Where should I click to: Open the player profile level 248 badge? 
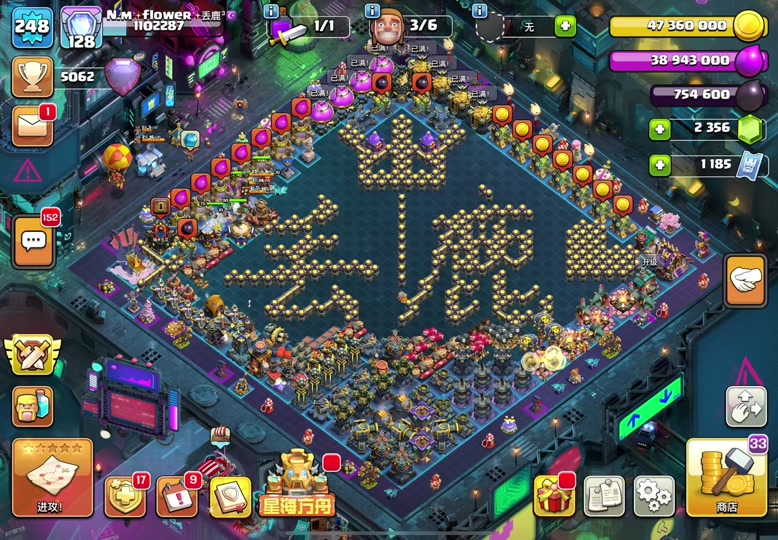(31, 26)
